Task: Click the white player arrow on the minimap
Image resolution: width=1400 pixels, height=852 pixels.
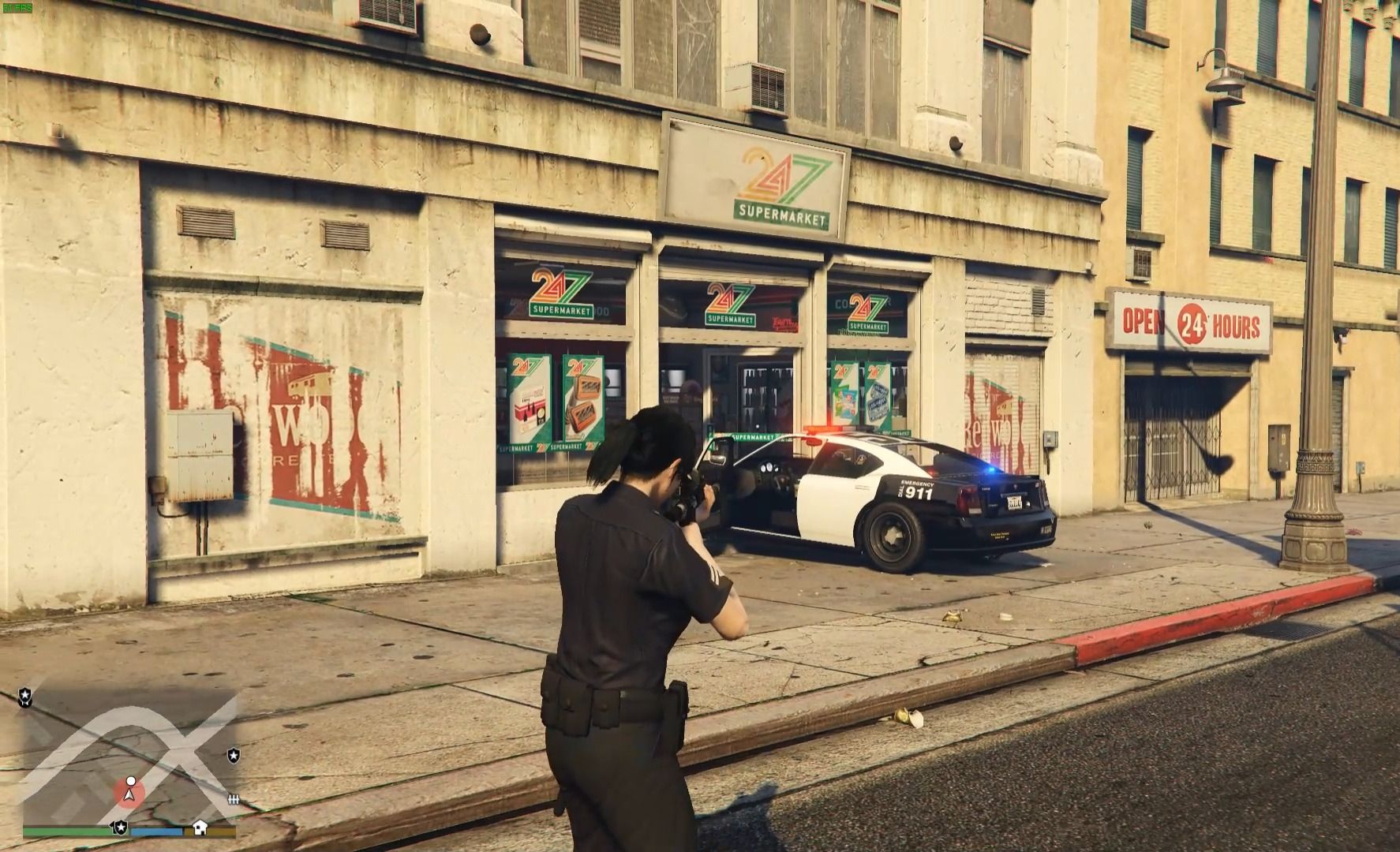Action: point(129,797)
